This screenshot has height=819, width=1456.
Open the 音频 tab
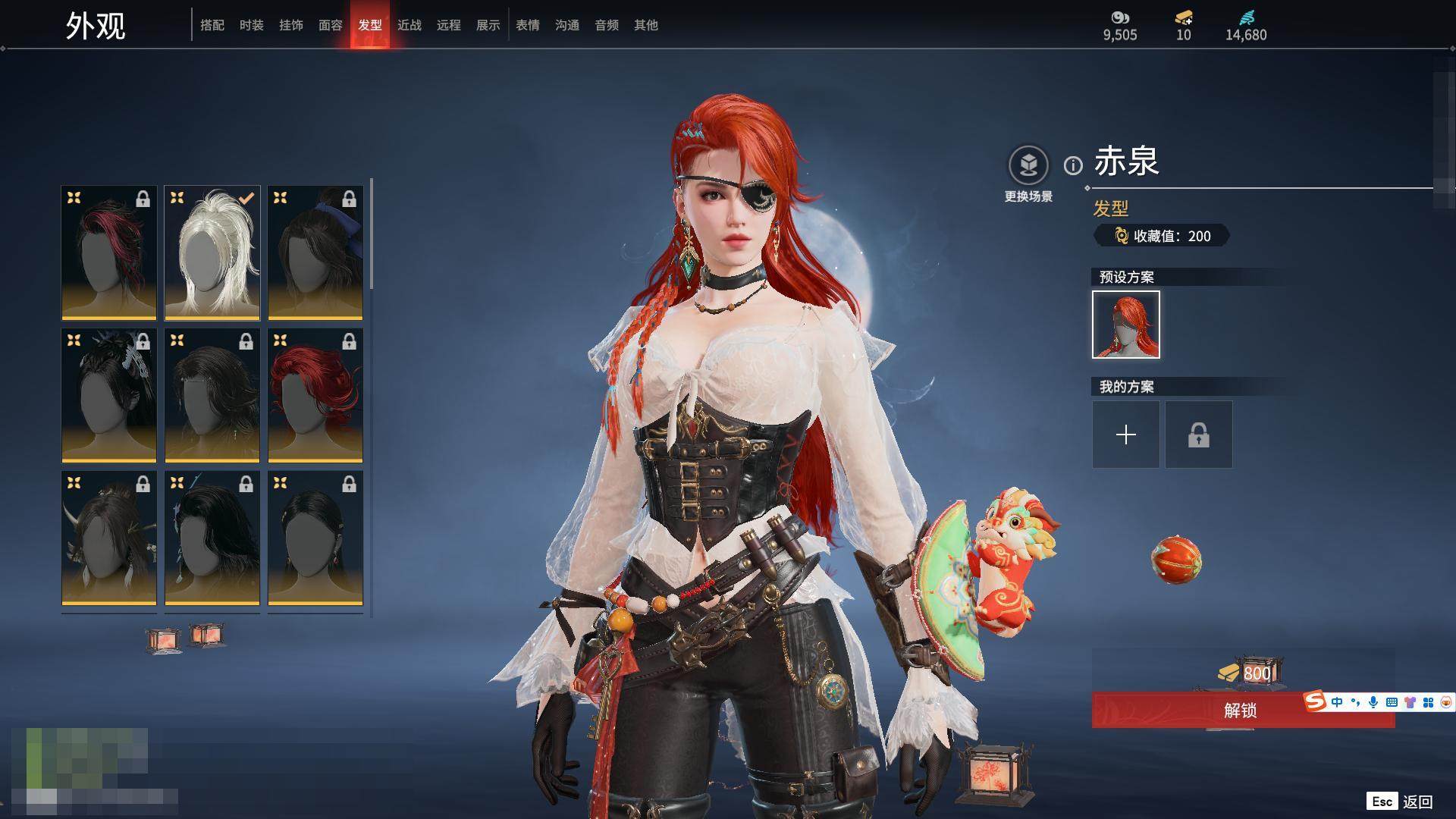coord(607,25)
